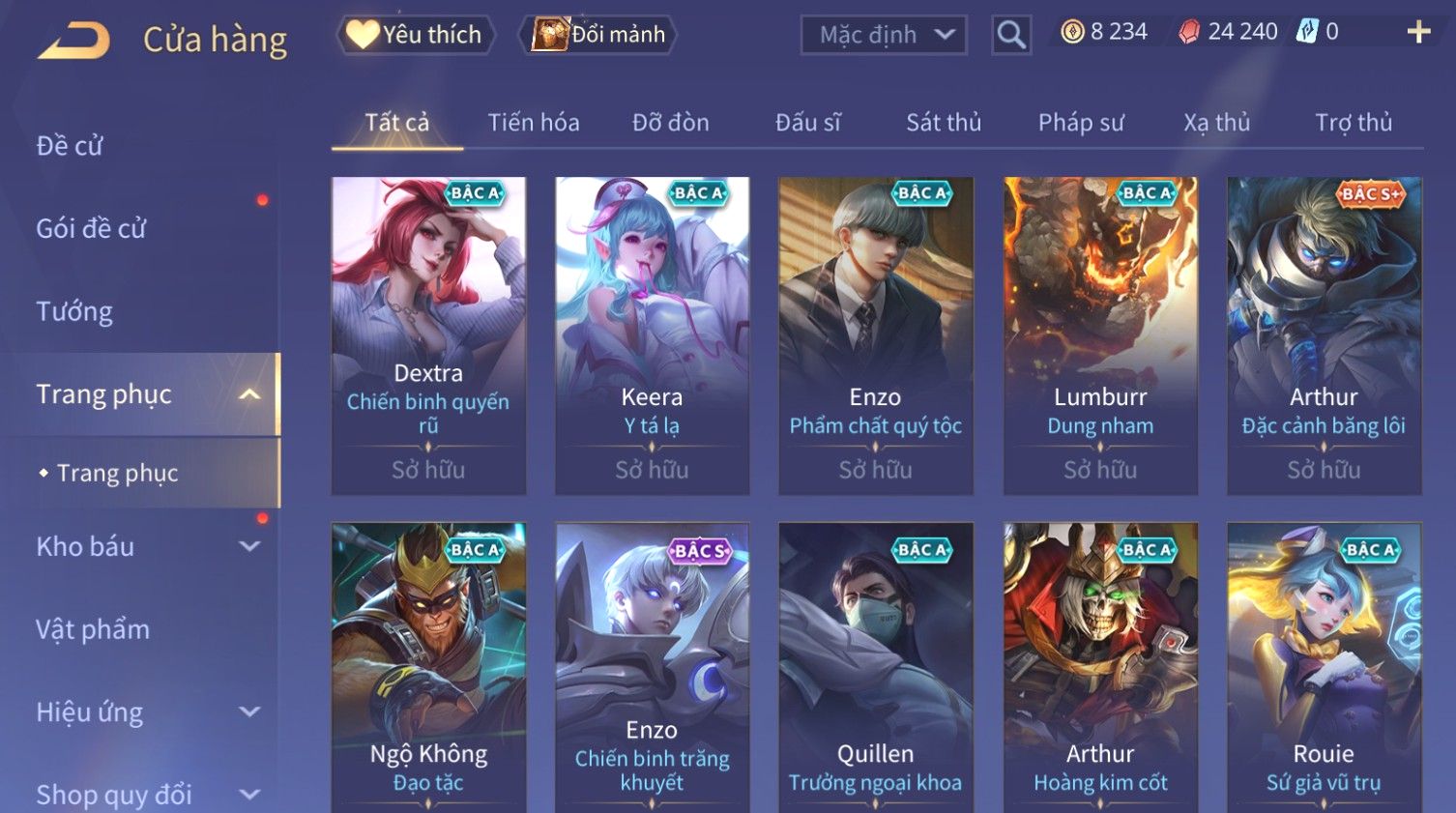Viewport: 1456px width, 813px height.
Task: Open the Đề cử menu entry
Action: point(70,146)
